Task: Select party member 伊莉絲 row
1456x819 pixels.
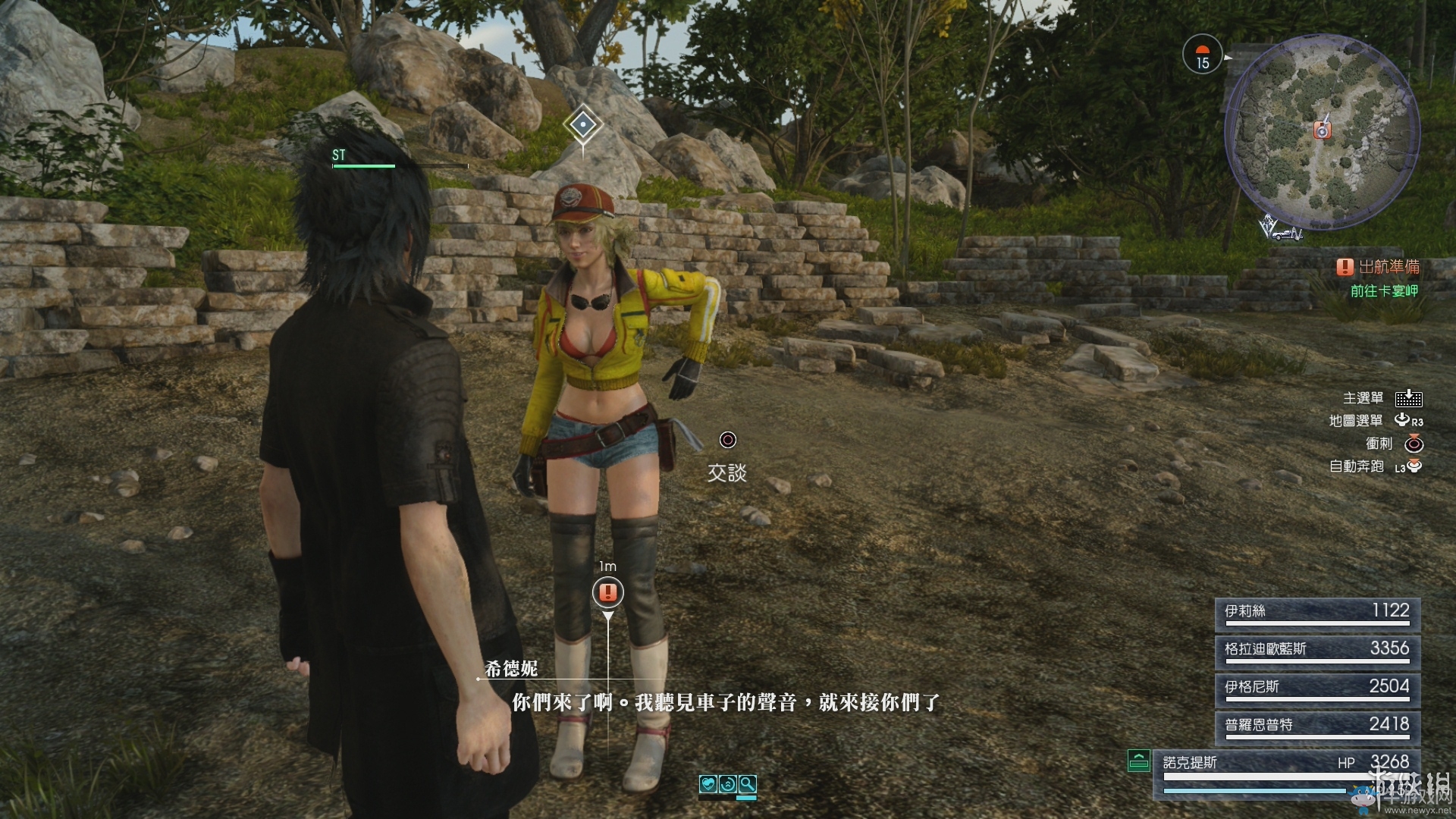Action: [1317, 613]
